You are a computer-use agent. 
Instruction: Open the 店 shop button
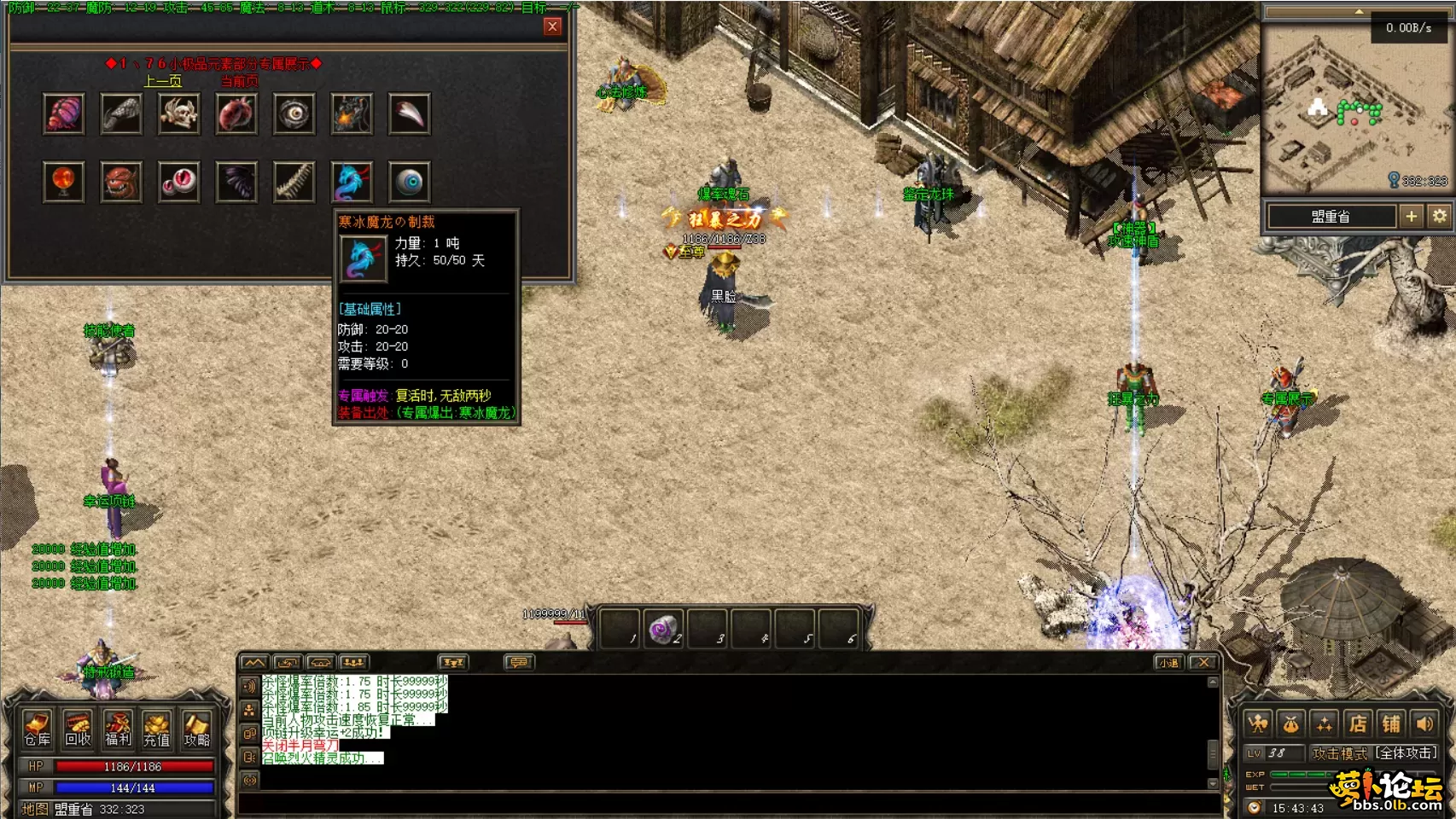click(x=1358, y=724)
